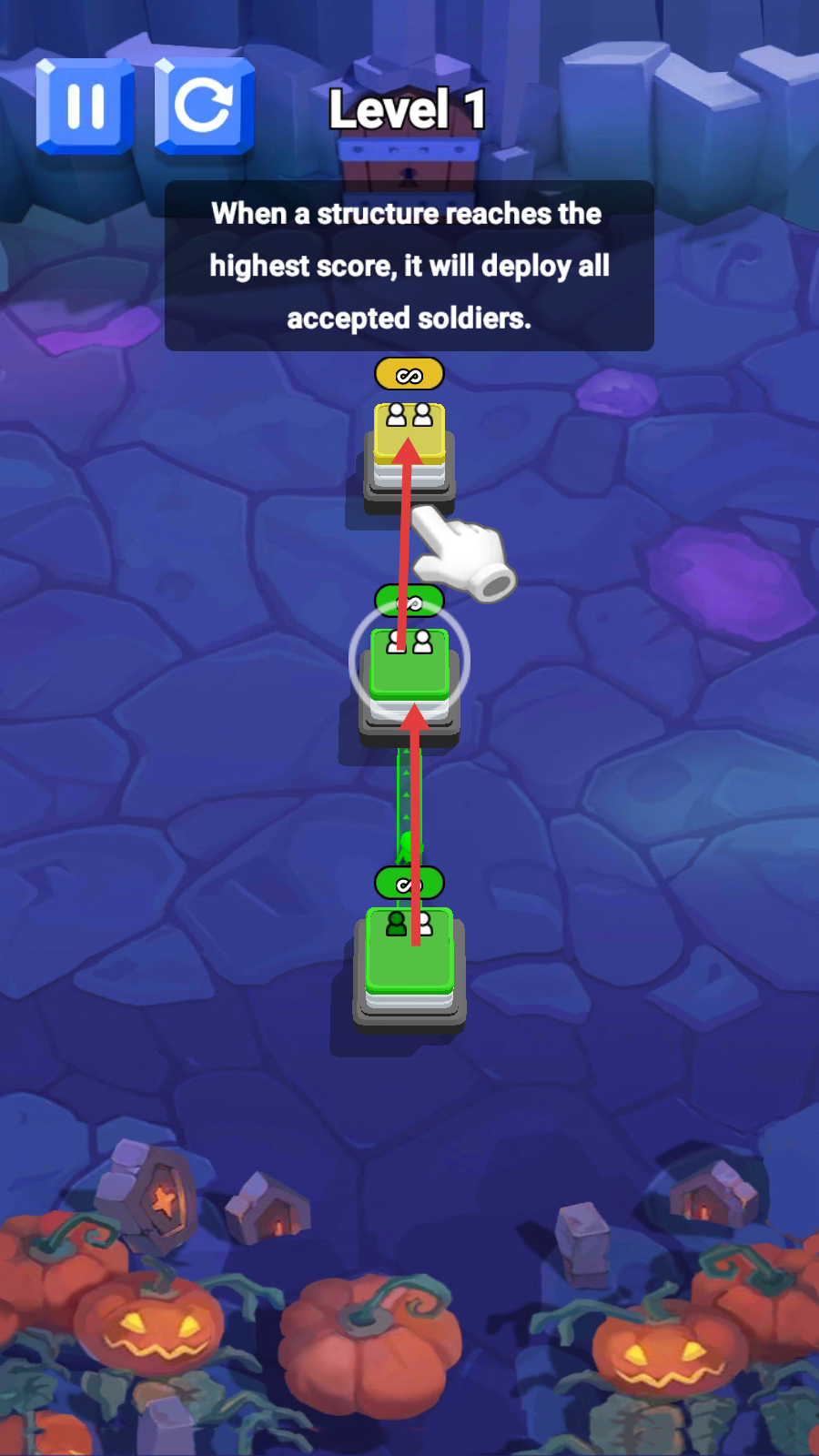Viewport: 819px width, 1456px height.
Task: Restart the current level
Action: point(204,106)
